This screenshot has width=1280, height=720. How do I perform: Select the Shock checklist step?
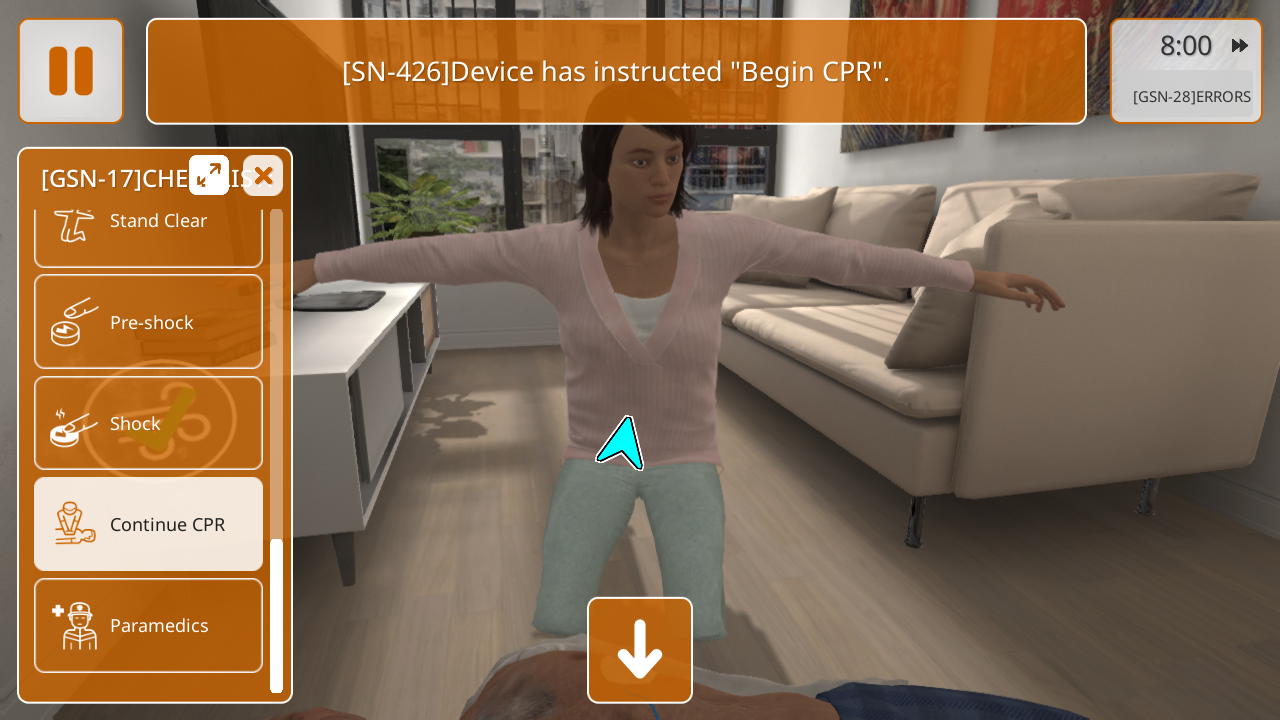coord(148,423)
